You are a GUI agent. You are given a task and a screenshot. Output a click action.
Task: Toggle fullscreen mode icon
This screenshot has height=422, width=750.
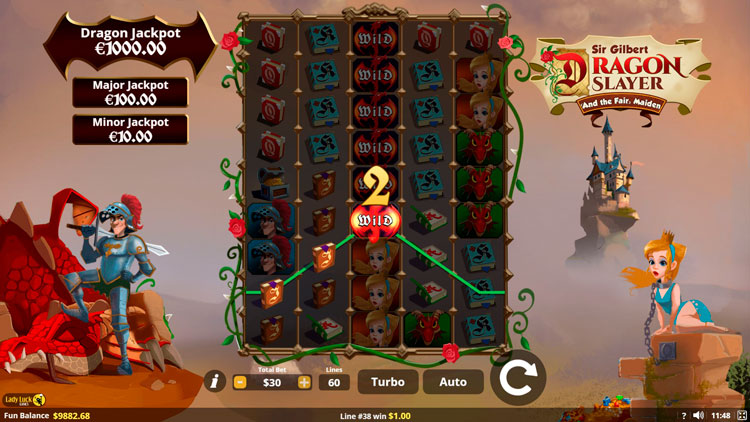click(x=741, y=415)
